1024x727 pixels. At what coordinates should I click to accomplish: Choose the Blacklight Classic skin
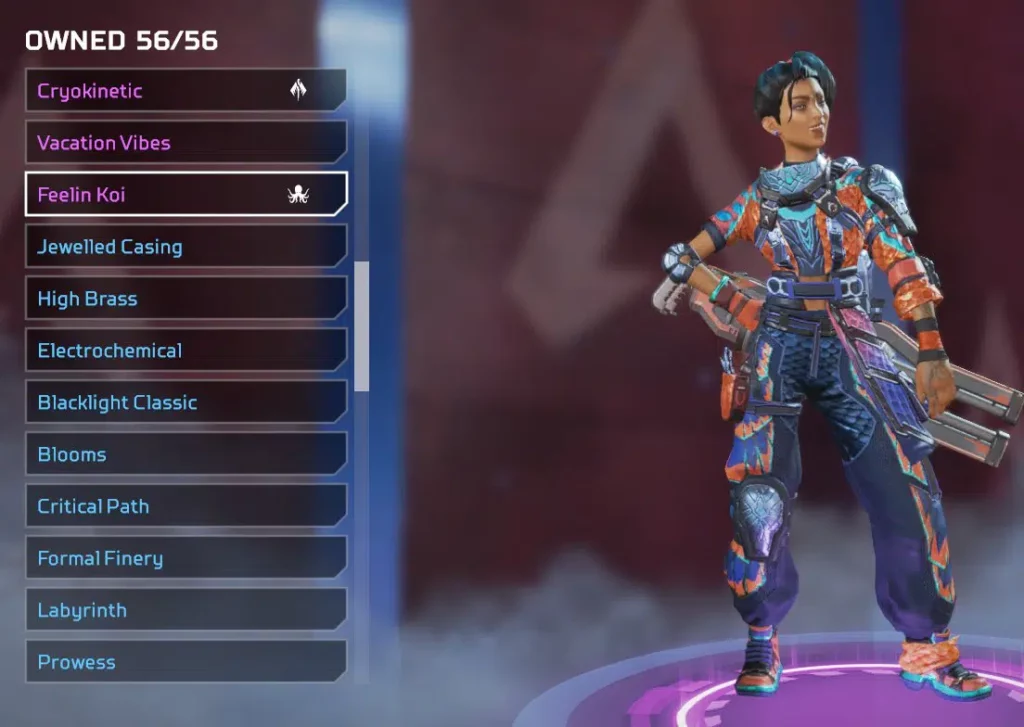pos(185,403)
